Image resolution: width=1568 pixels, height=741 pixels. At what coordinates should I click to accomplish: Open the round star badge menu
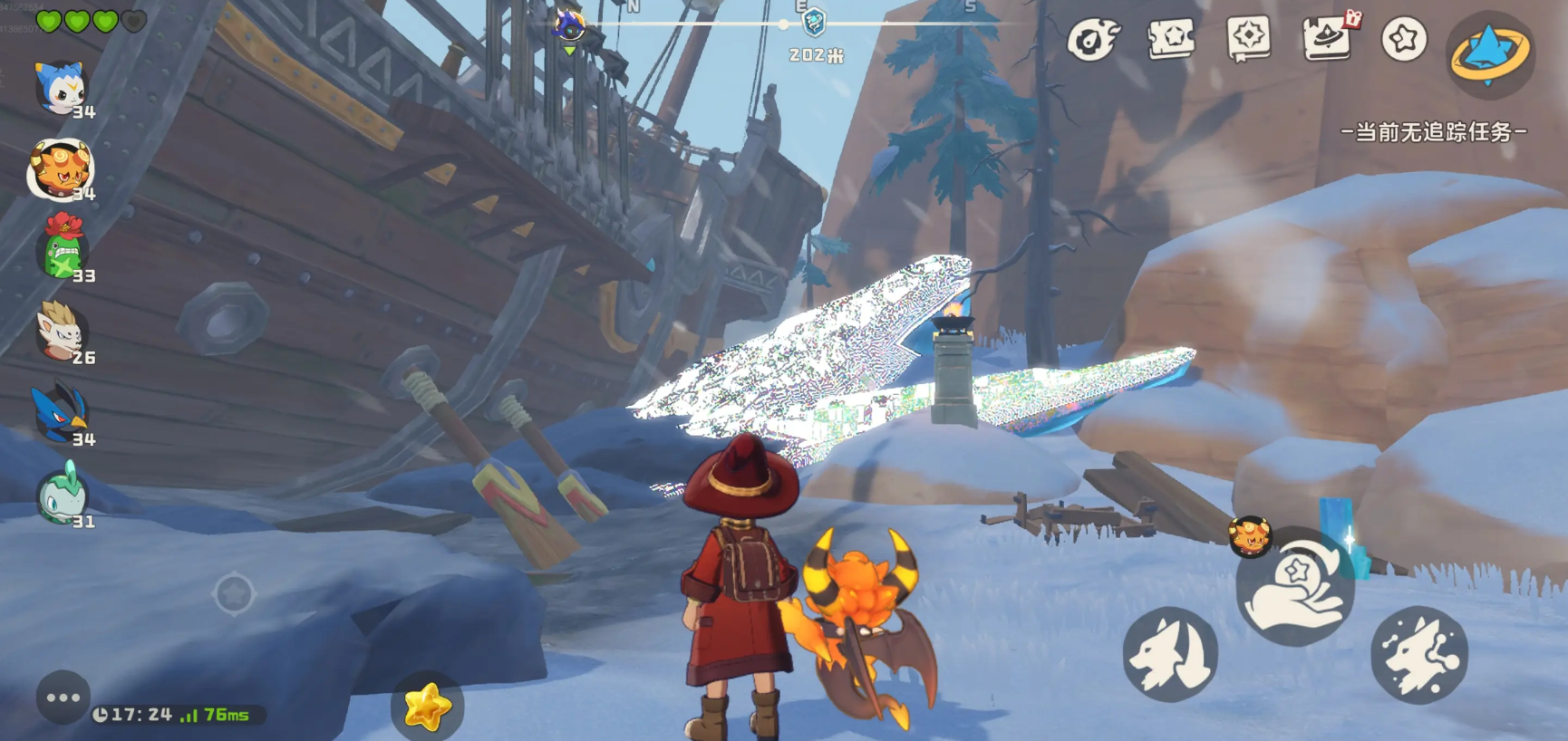(1404, 39)
